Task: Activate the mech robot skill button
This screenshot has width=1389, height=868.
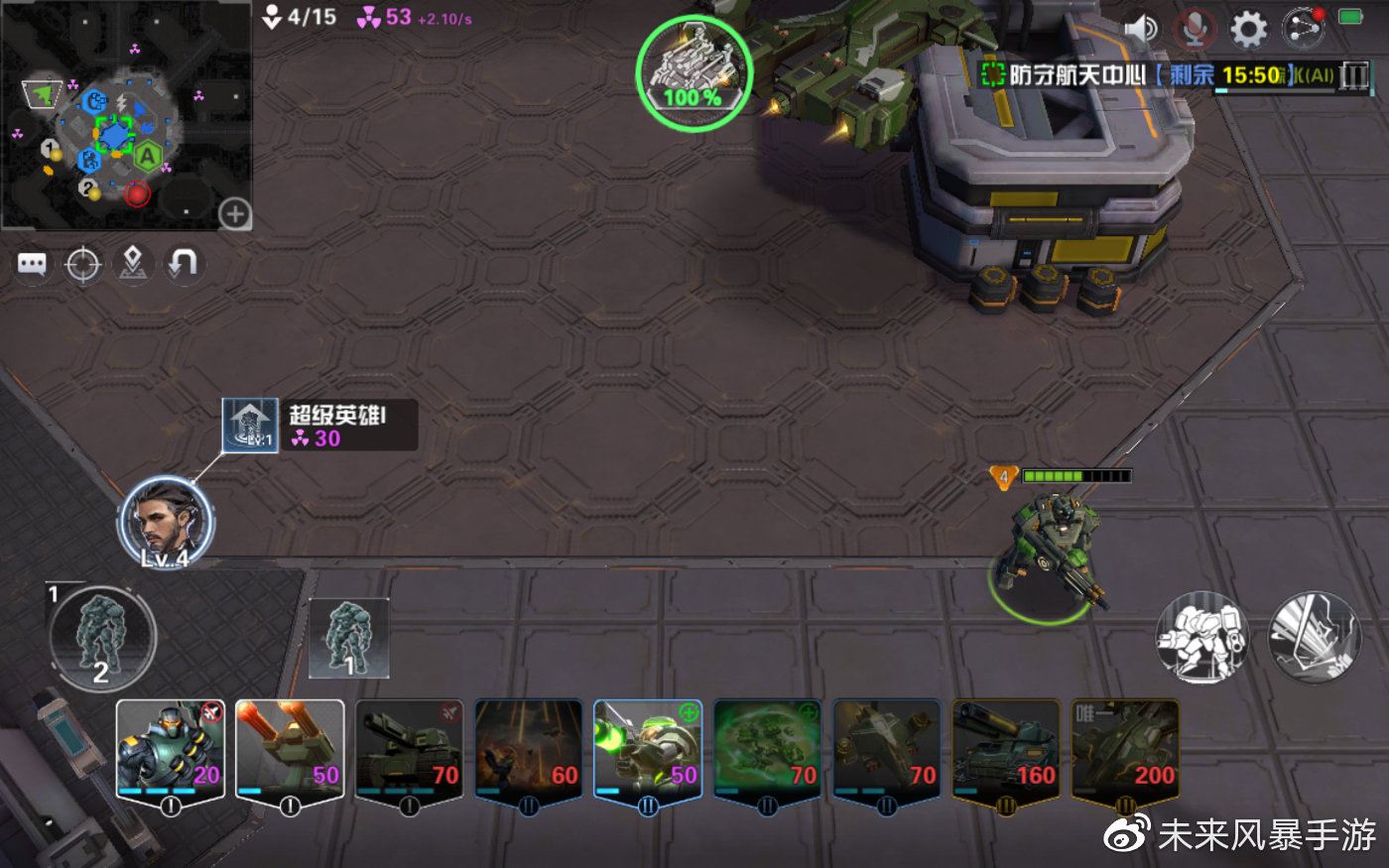Action: coord(1203,638)
